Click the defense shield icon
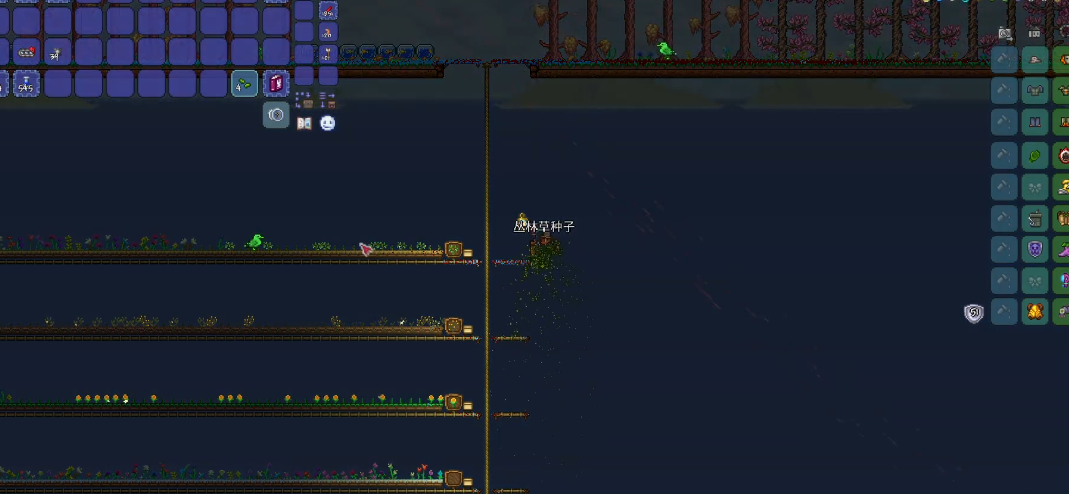1069x494 pixels. pos(973,313)
